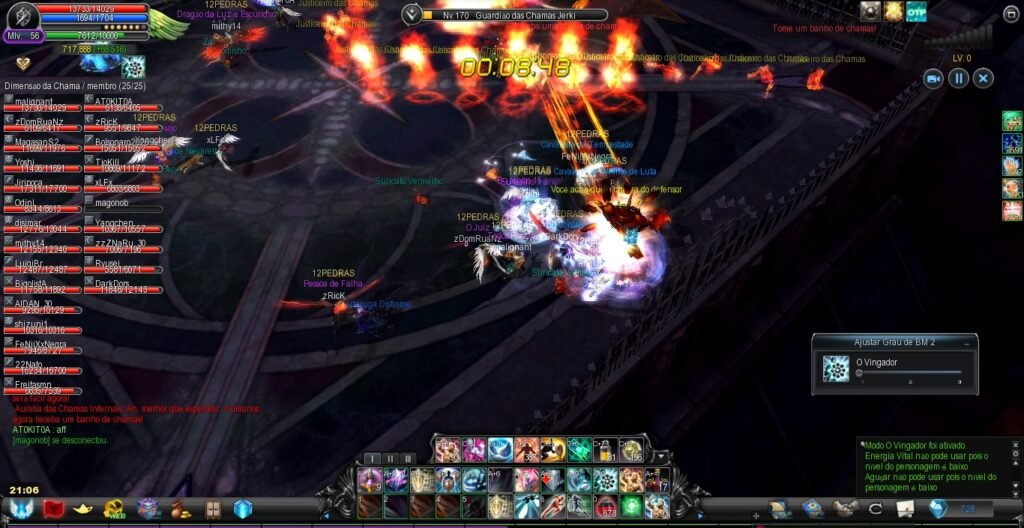1024x528 pixels.
Task: Open the blue cube item icon
Action: coord(243,509)
